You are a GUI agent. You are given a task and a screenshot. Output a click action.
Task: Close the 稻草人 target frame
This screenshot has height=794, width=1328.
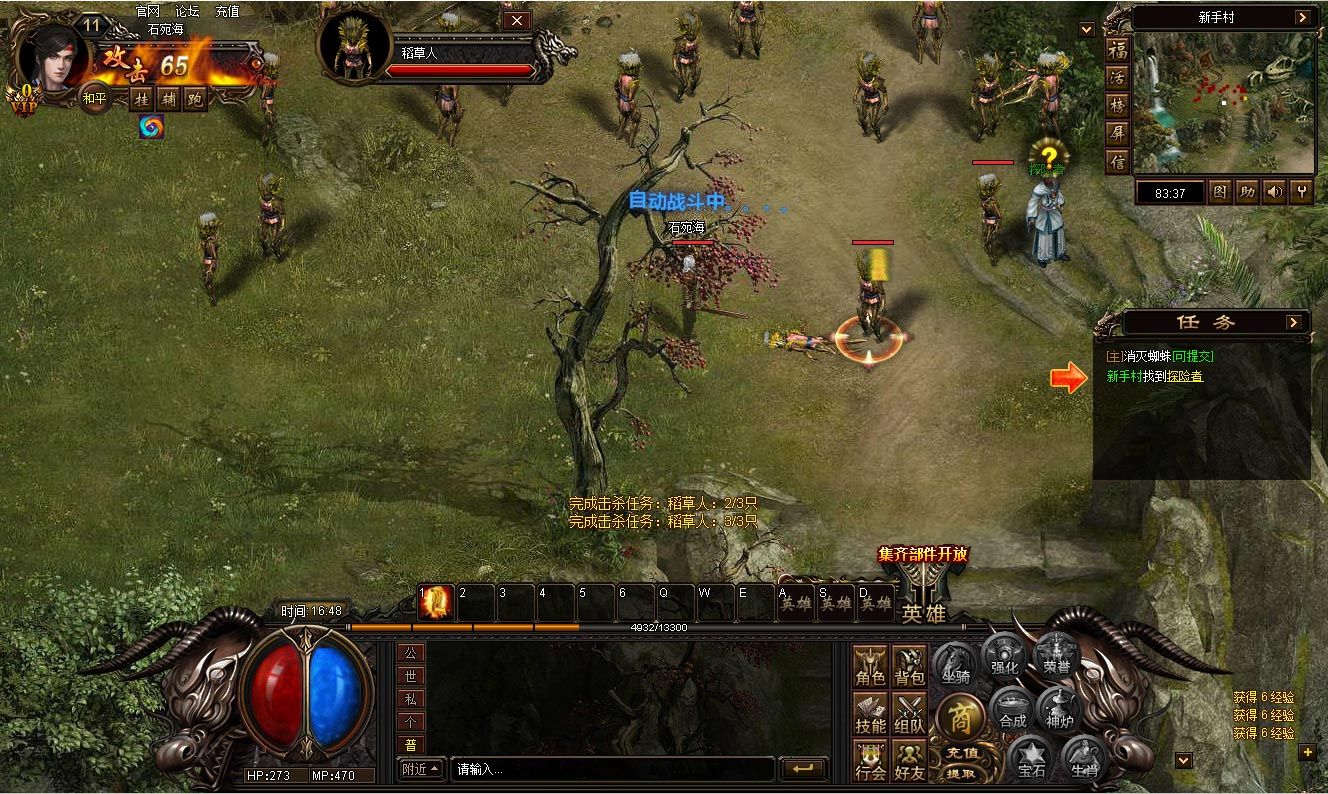516,20
